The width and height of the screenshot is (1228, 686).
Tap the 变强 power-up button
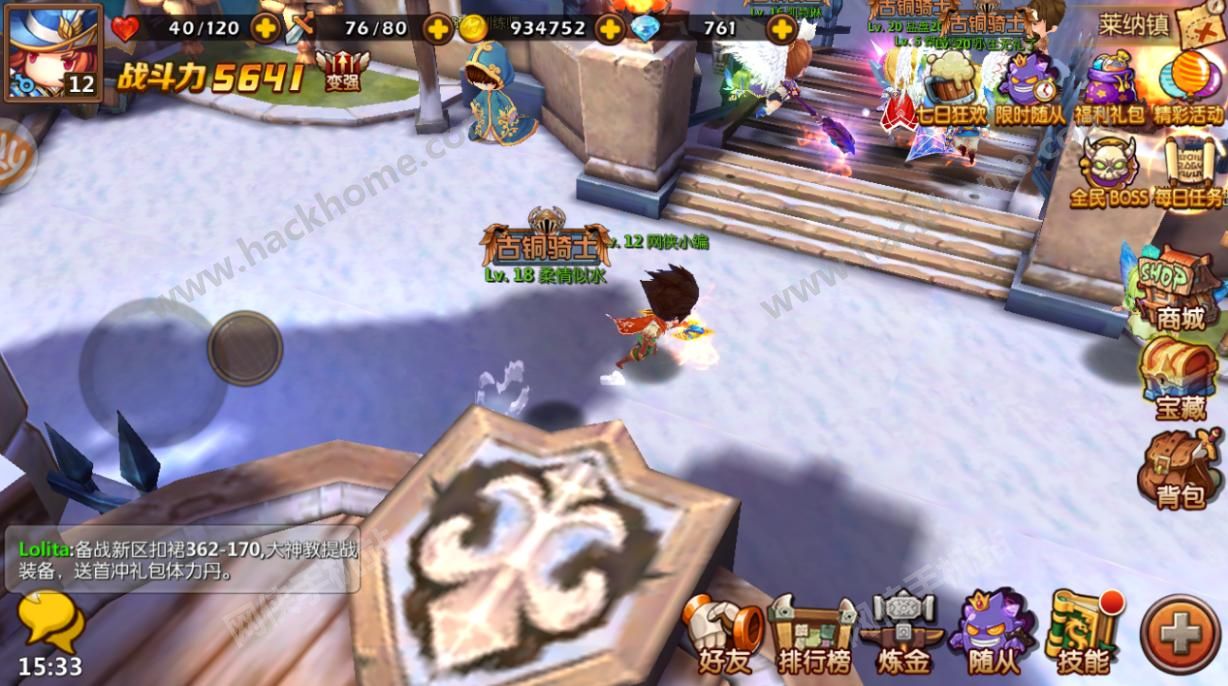point(342,71)
